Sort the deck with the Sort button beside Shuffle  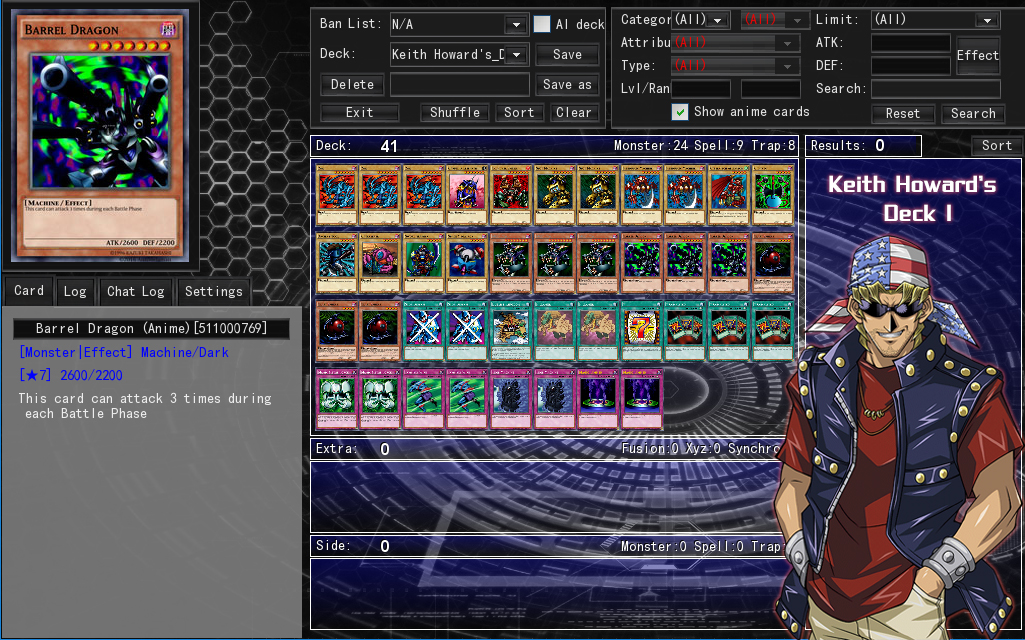coord(519,113)
